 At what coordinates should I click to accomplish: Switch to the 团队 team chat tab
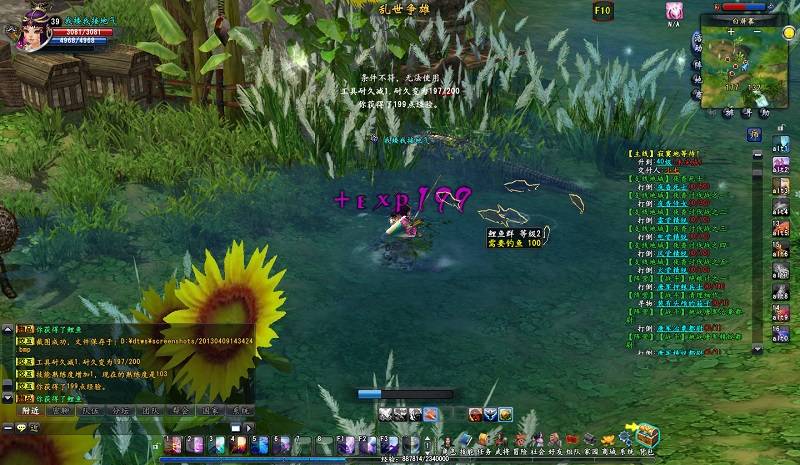[x=150, y=411]
